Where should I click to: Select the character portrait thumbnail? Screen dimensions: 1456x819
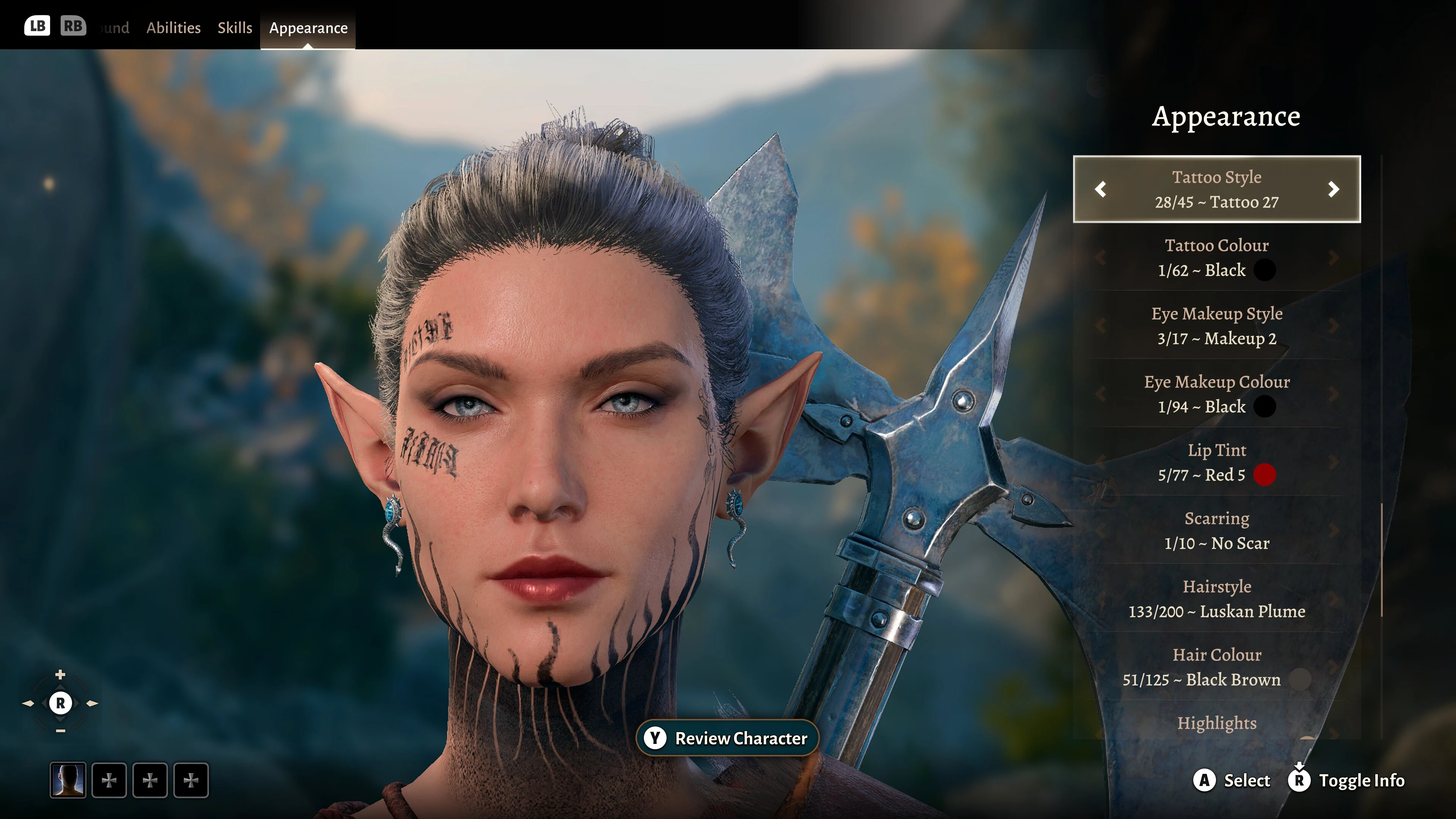(68, 781)
